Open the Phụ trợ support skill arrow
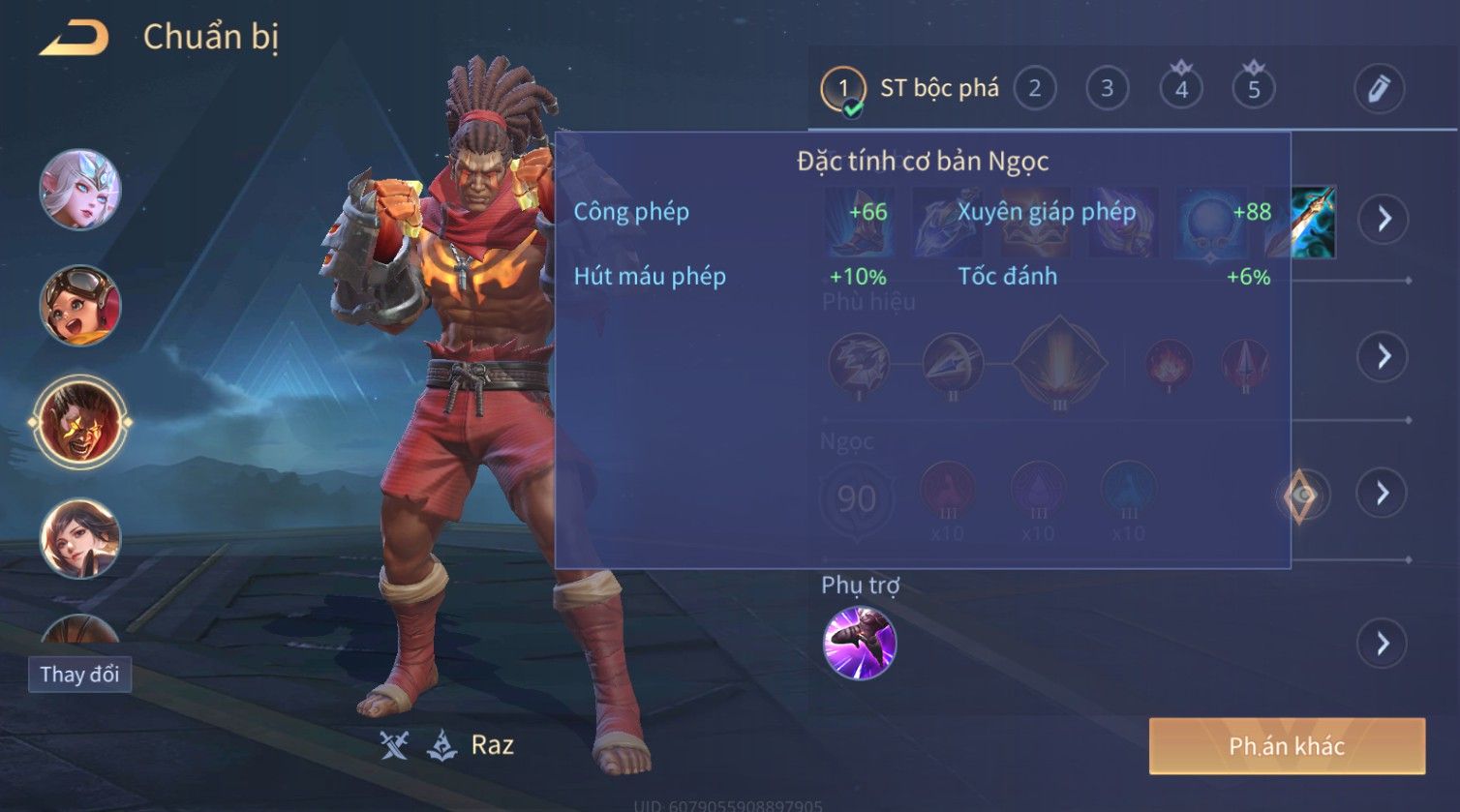The height and width of the screenshot is (812, 1460). pyautogui.click(x=1384, y=644)
